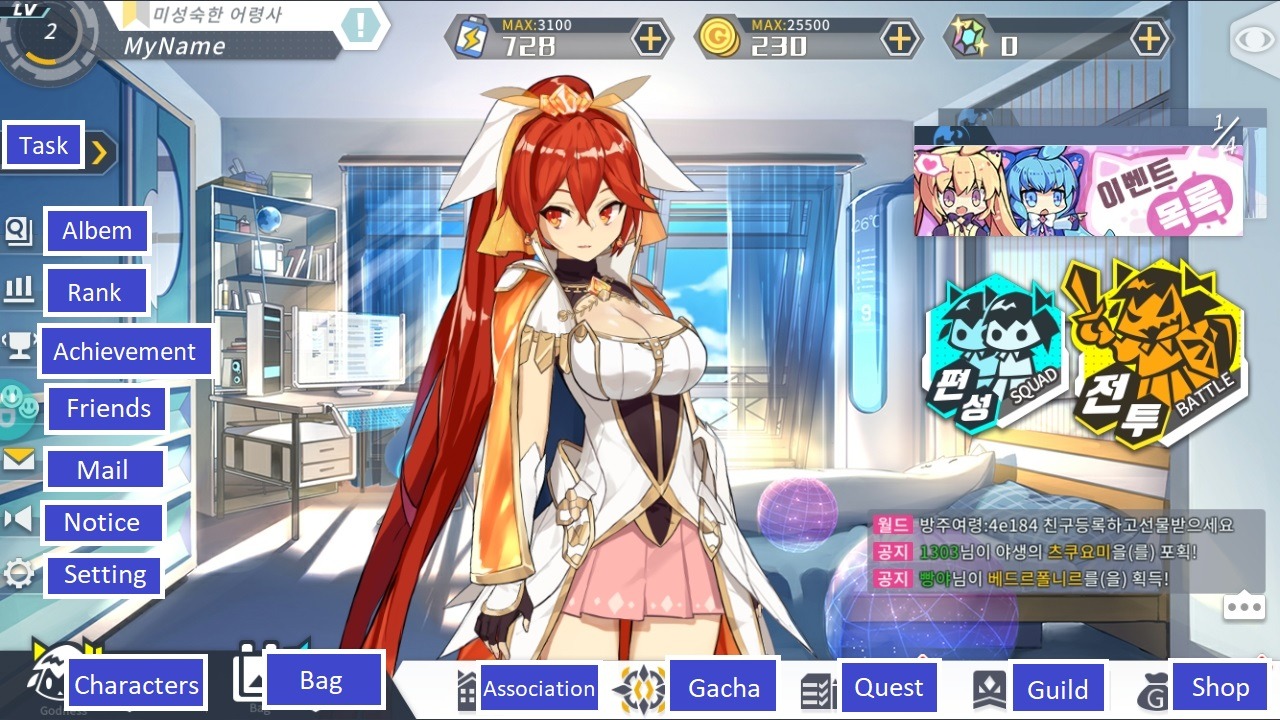This screenshot has width=1280, height=720.
Task: View the Rank leaderboard
Action: [94, 292]
